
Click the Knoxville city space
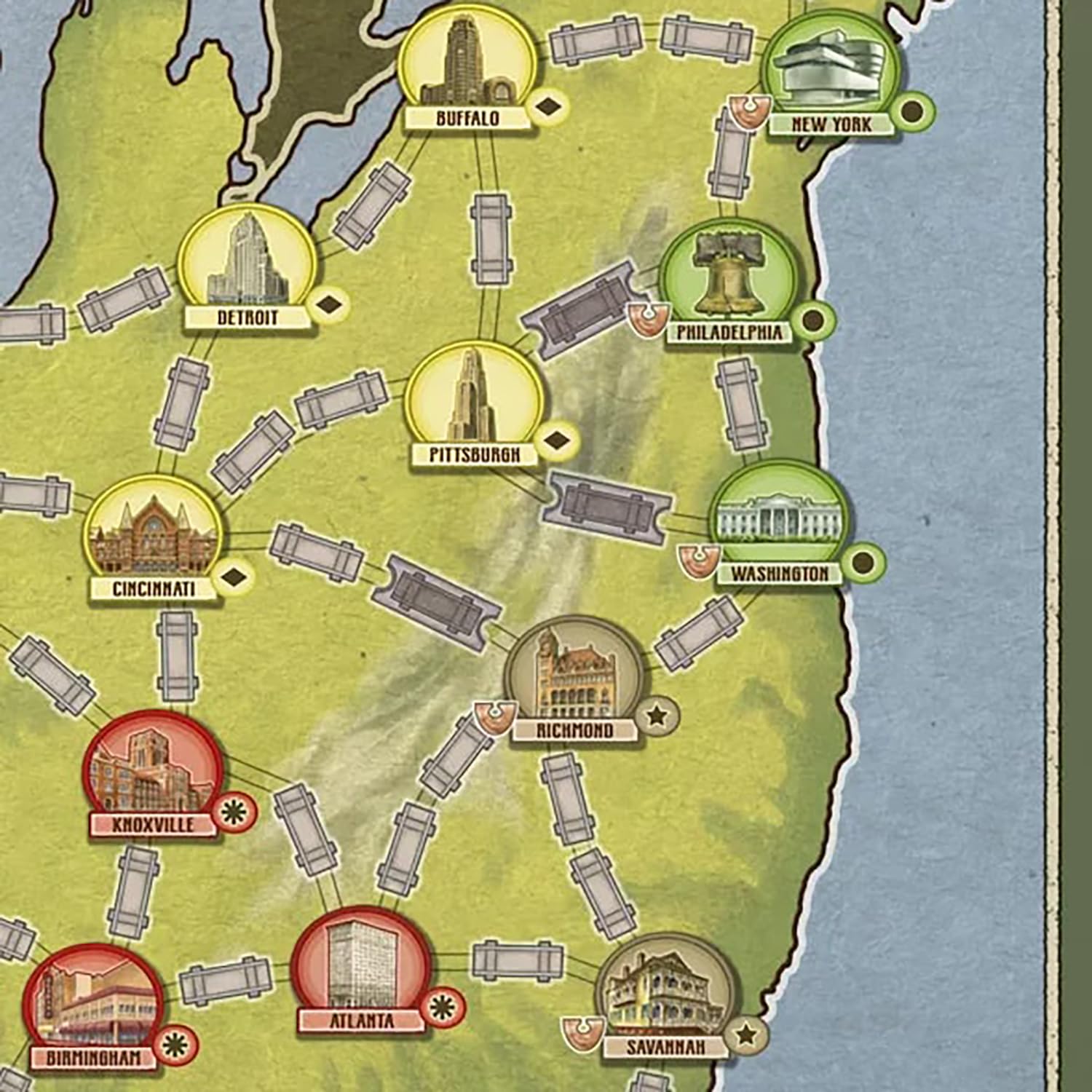click(x=154, y=772)
